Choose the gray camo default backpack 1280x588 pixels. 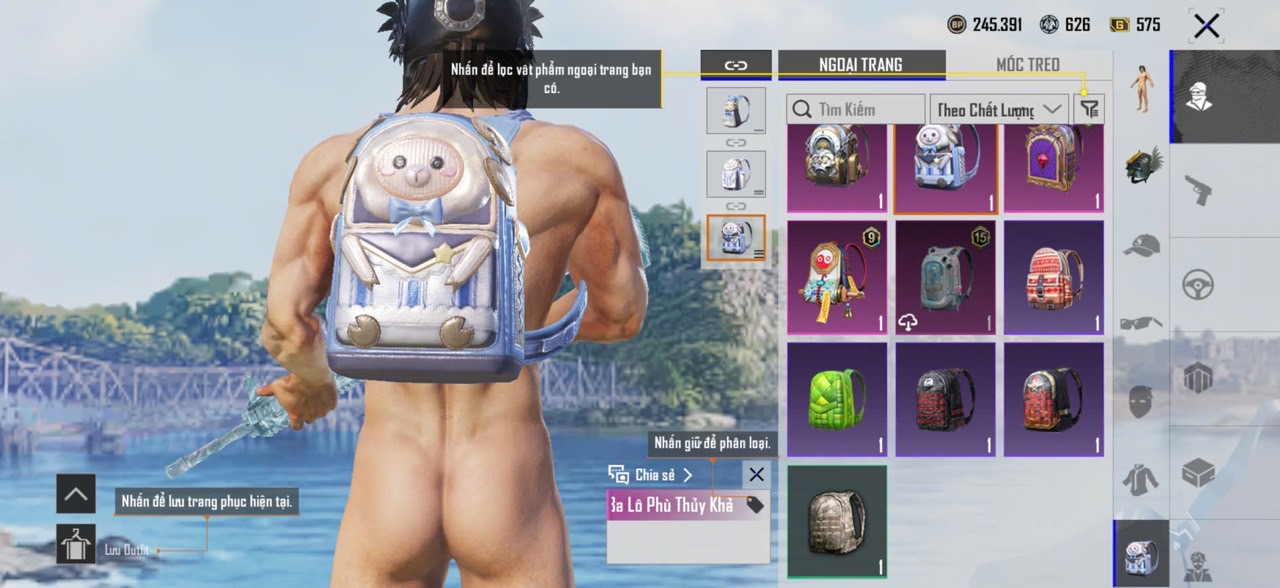[x=837, y=521]
